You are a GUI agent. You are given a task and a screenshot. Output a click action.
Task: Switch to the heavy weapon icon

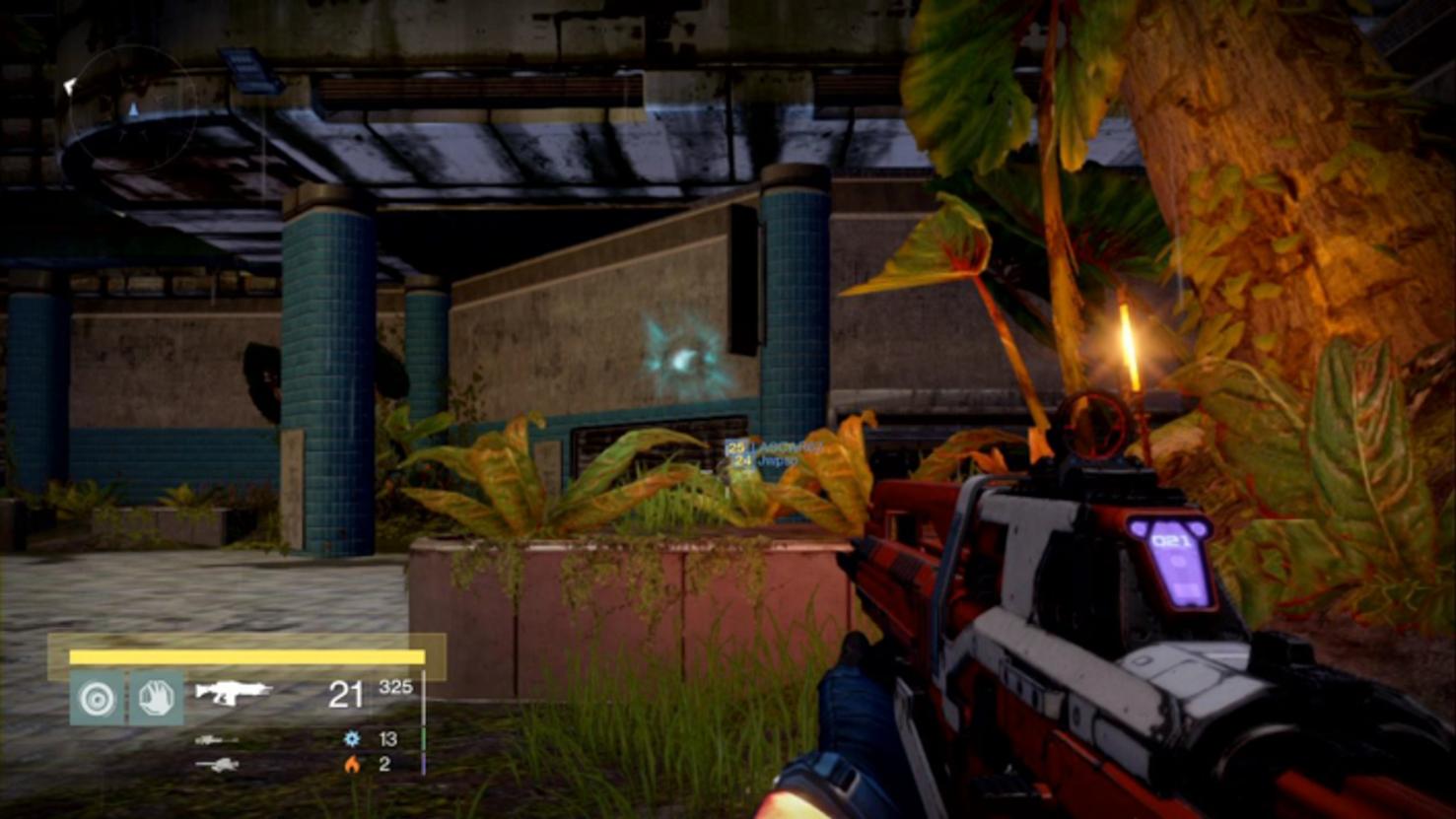(216, 764)
